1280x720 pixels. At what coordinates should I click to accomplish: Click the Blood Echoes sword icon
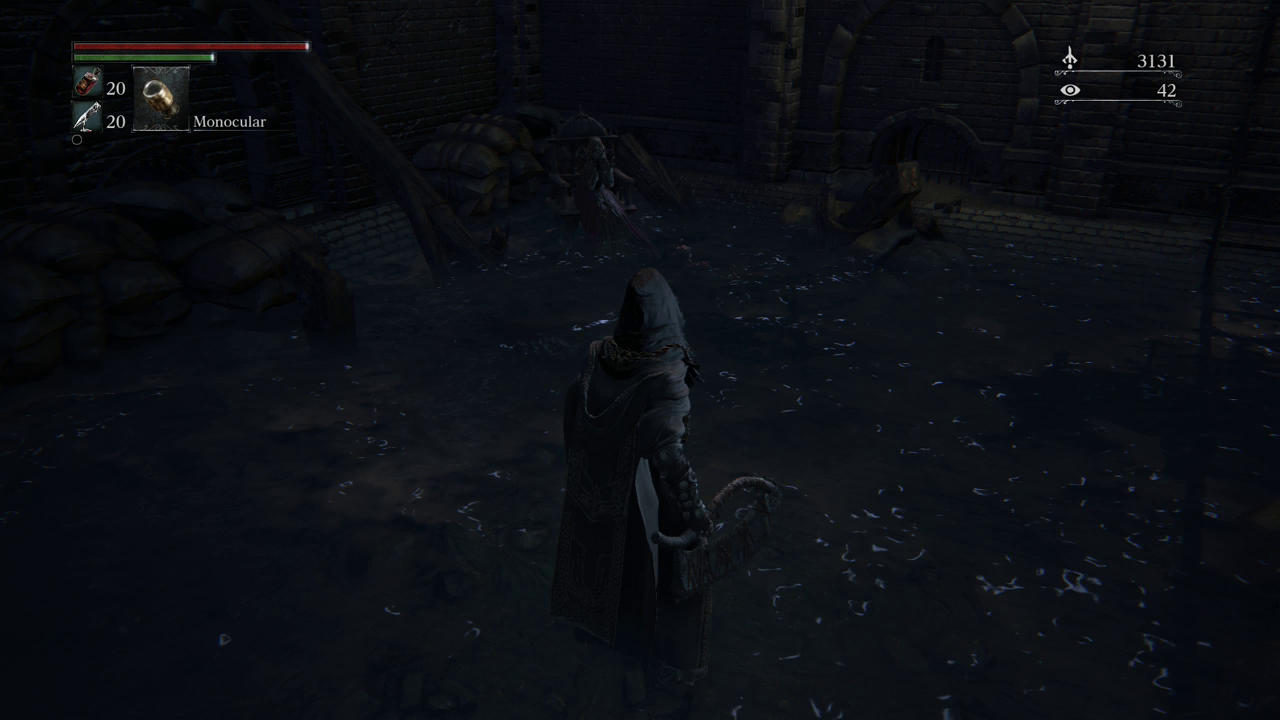1069,59
